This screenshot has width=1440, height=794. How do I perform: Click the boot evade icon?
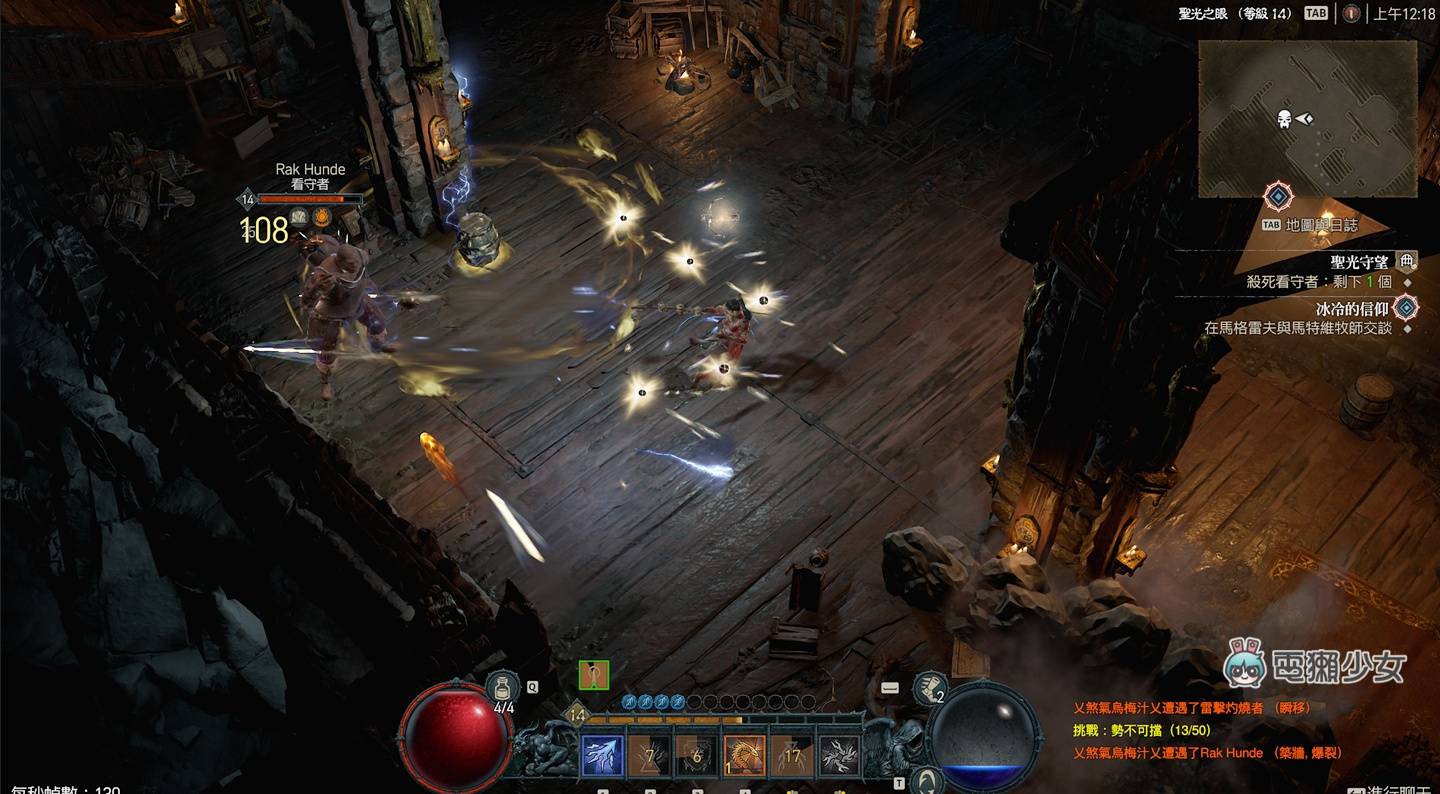pyautogui.click(x=930, y=688)
